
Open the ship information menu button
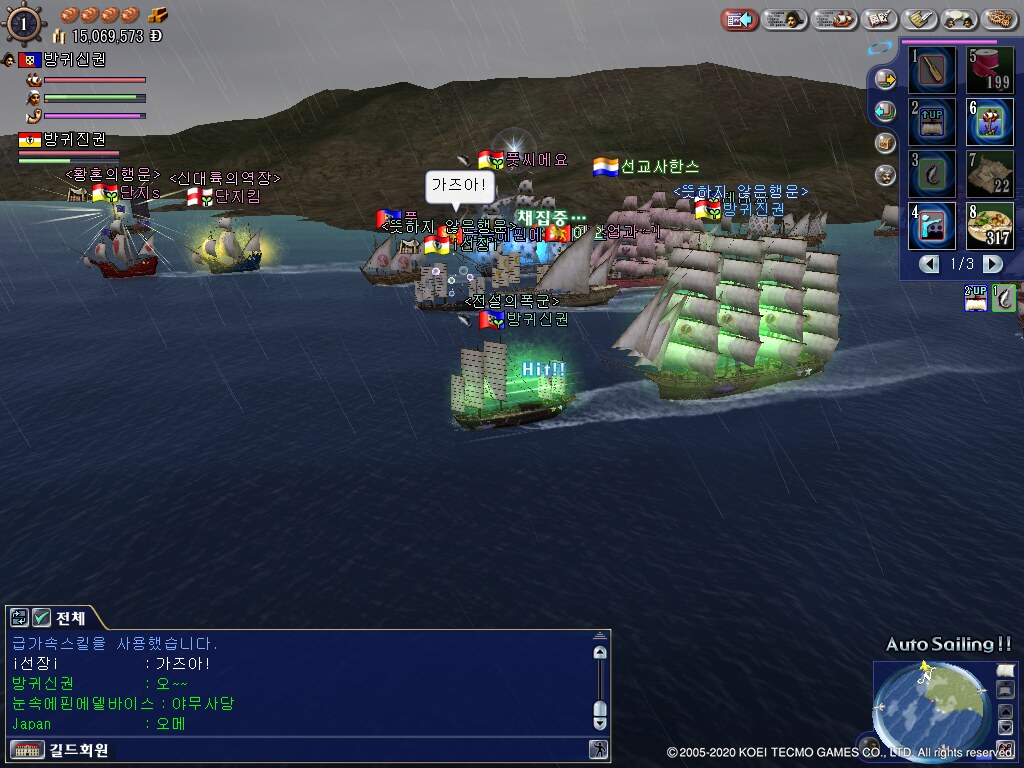click(835, 19)
